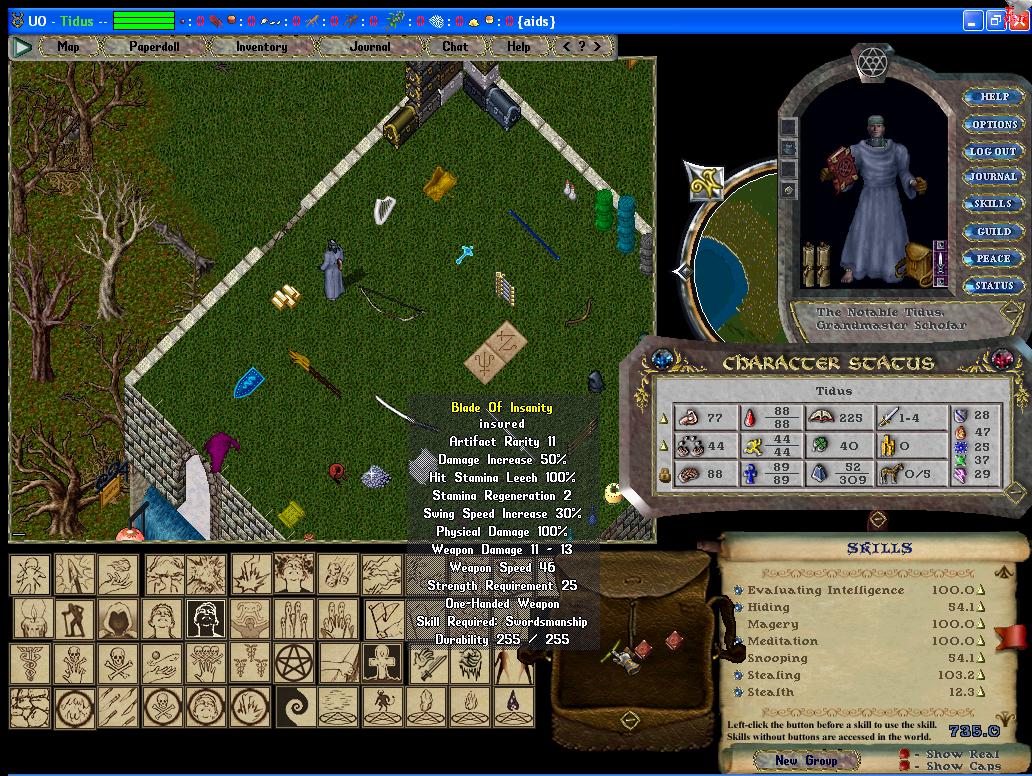
Task: Log out using the LOG OUT button
Action: [992, 152]
